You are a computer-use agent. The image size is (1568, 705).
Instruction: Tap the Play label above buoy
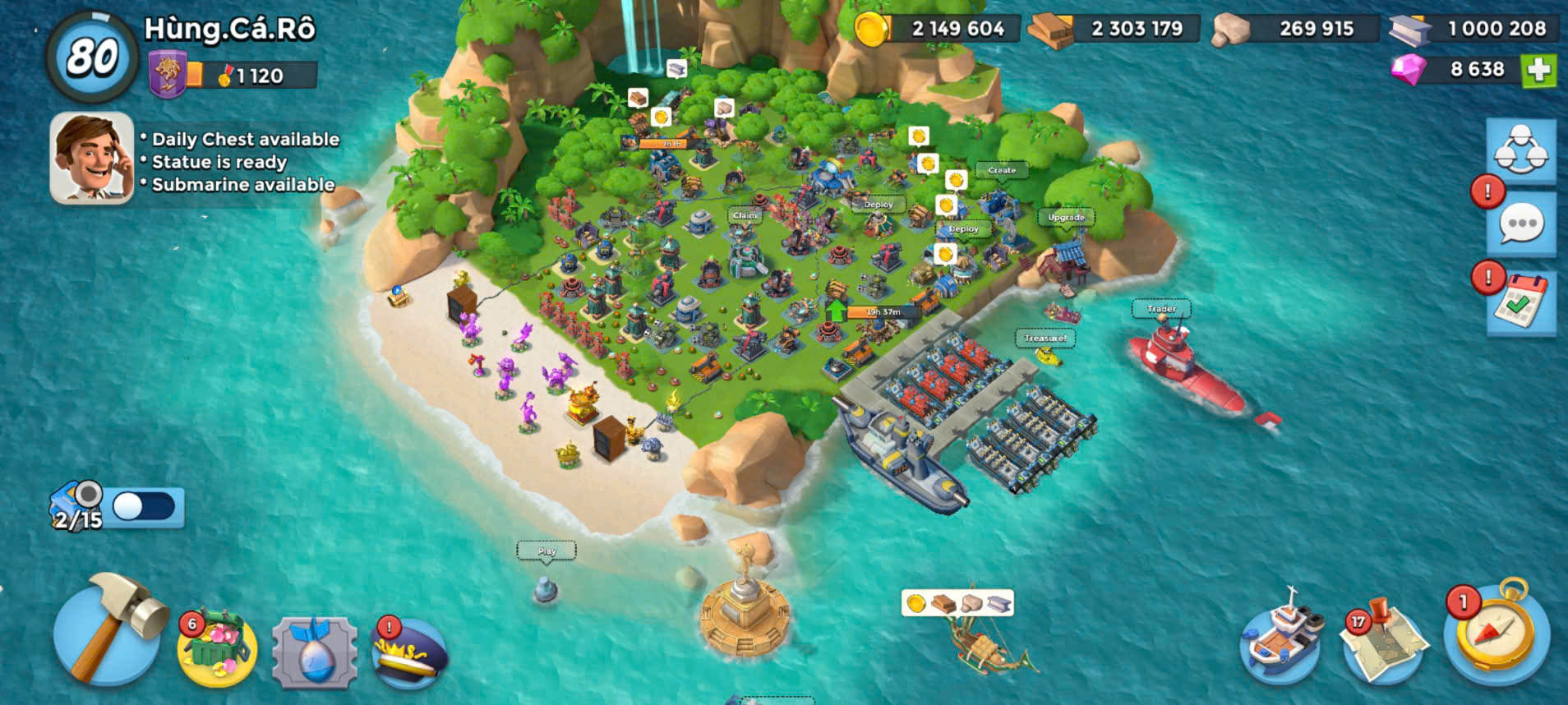pos(546,551)
